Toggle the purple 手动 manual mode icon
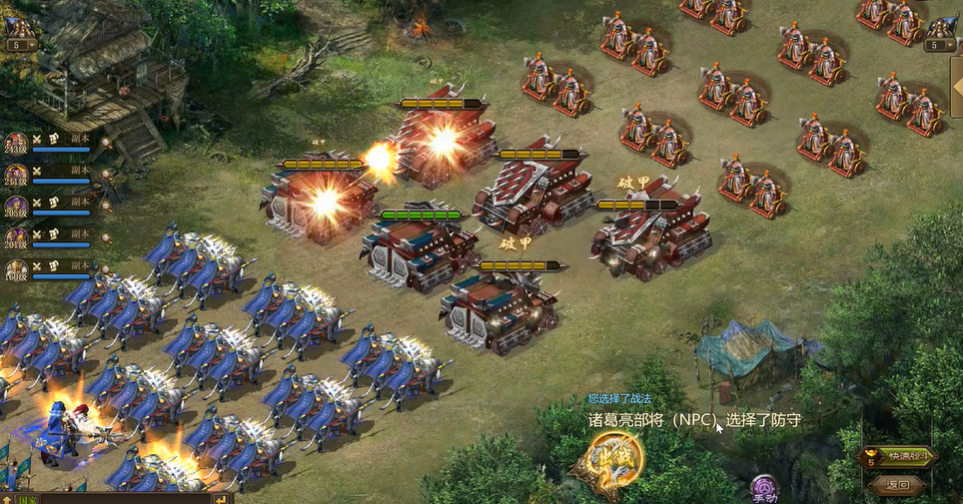This screenshot has height=504, width=963. 765,488
